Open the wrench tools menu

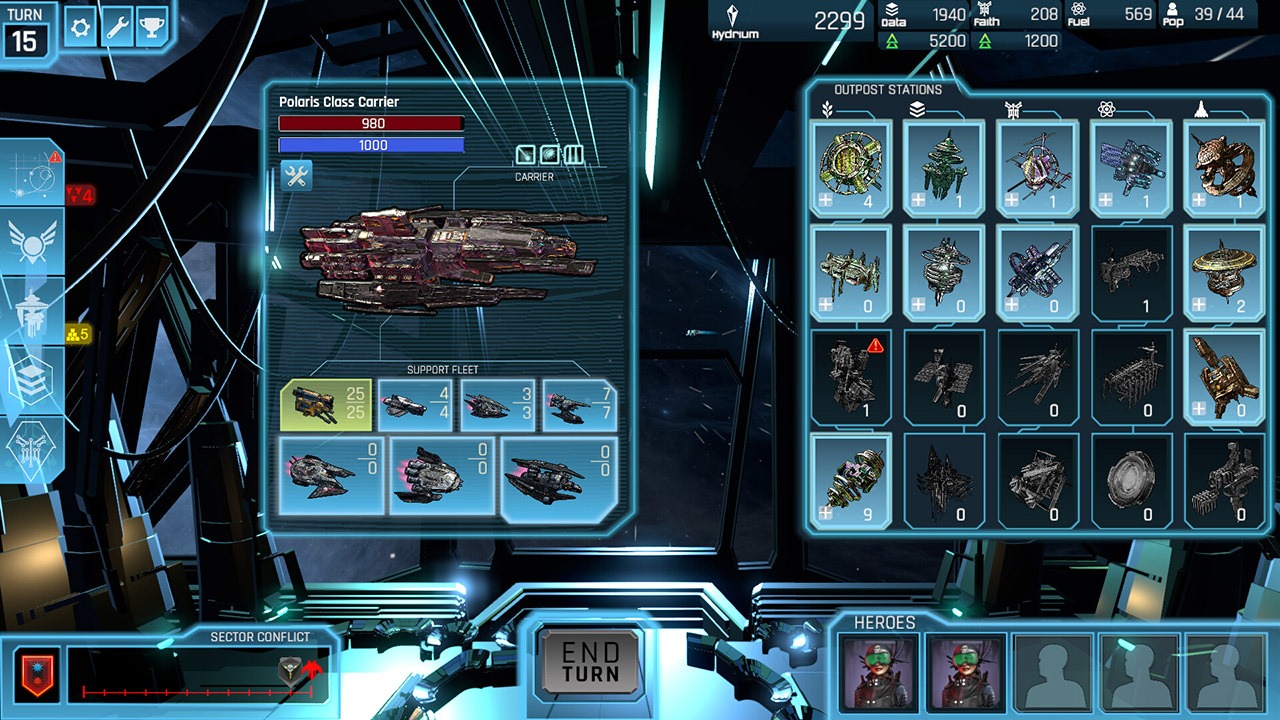(x=116, y=27)
